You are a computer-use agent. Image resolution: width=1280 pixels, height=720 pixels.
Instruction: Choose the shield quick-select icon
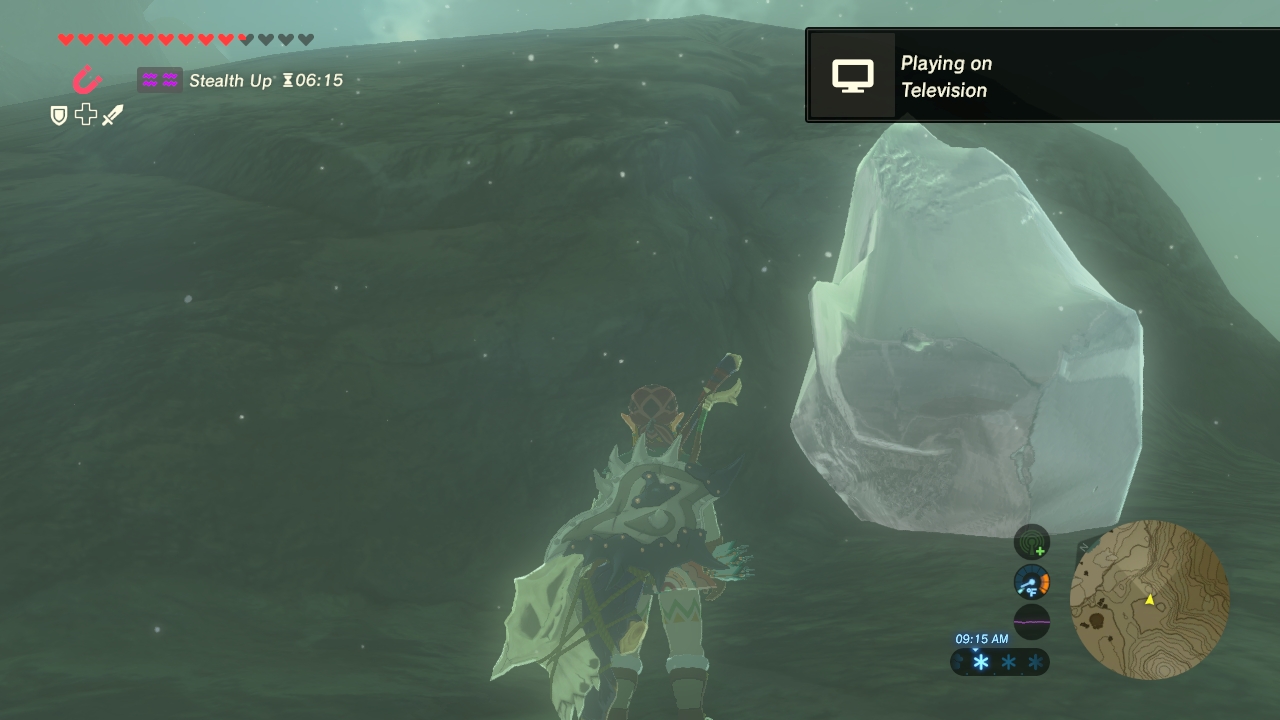coord(59,116)
